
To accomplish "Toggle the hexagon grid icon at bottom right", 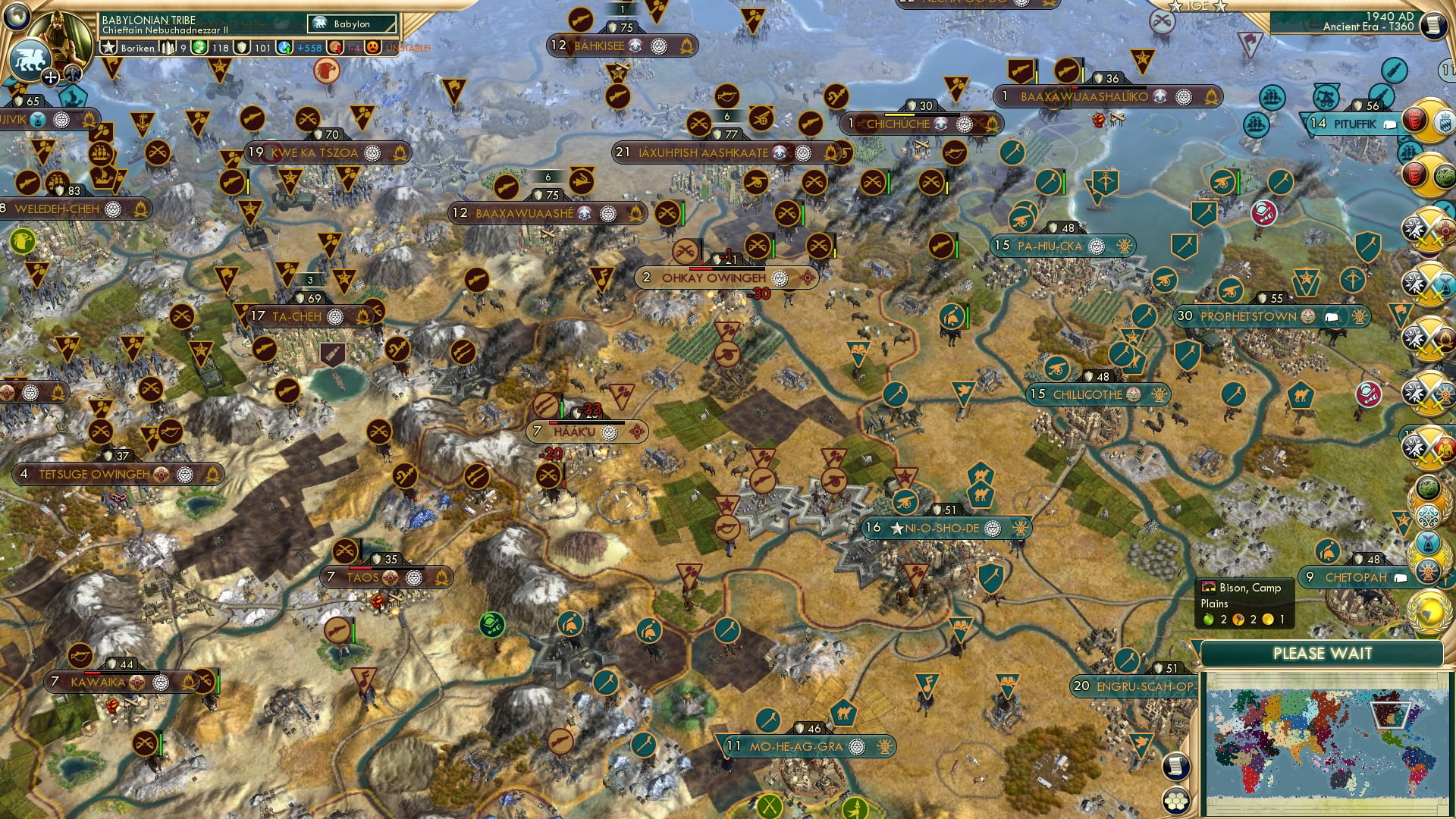I will 1176,802.
